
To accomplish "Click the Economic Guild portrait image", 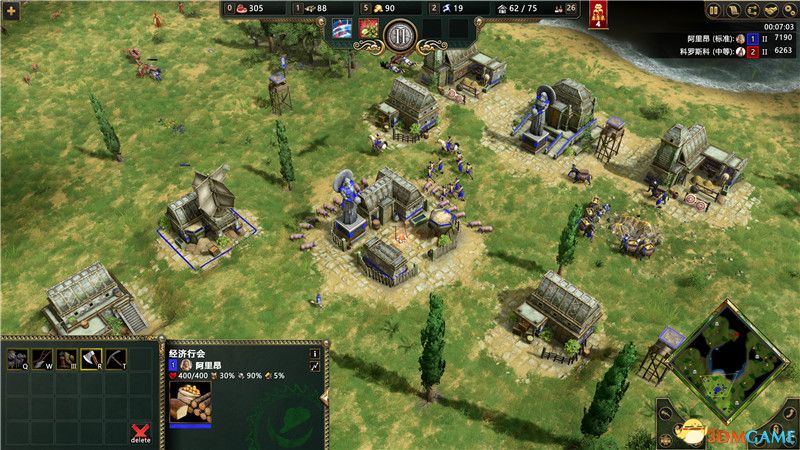I will click(190, 403).
